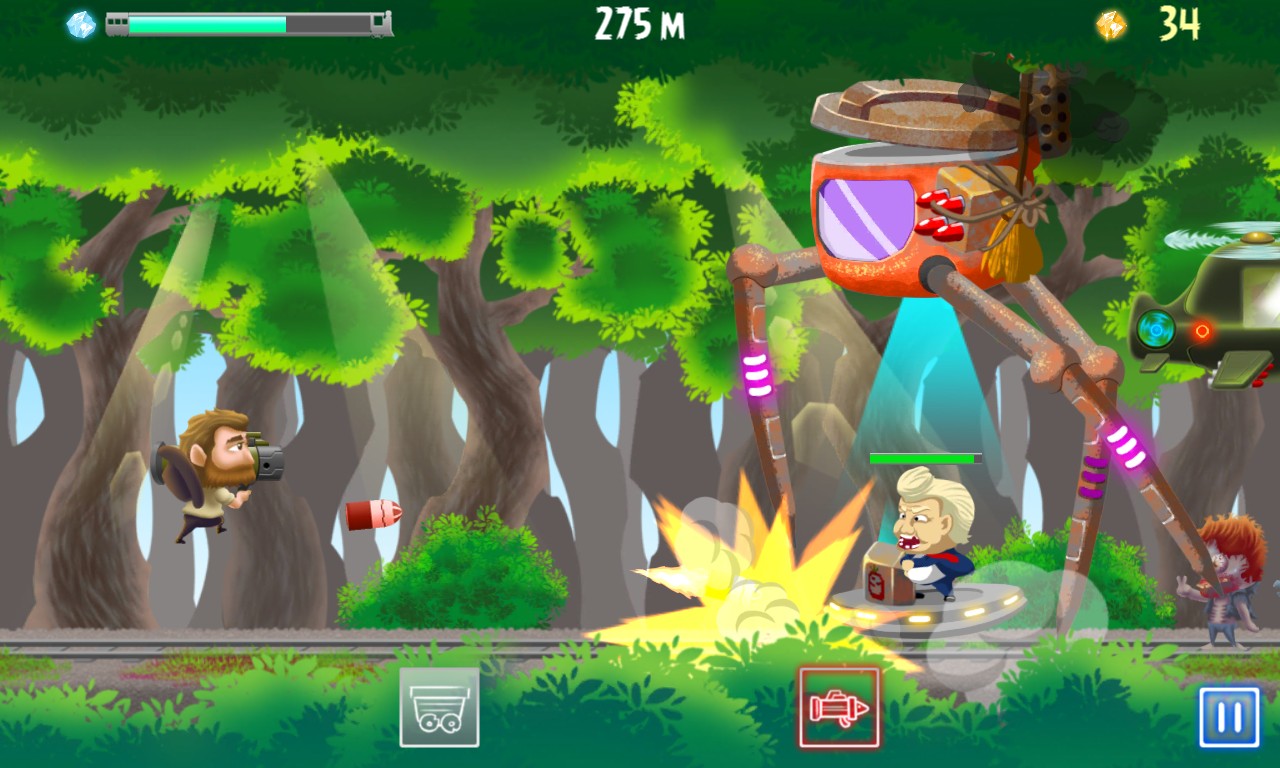Tap the mine cart ability button

point(439,708)
